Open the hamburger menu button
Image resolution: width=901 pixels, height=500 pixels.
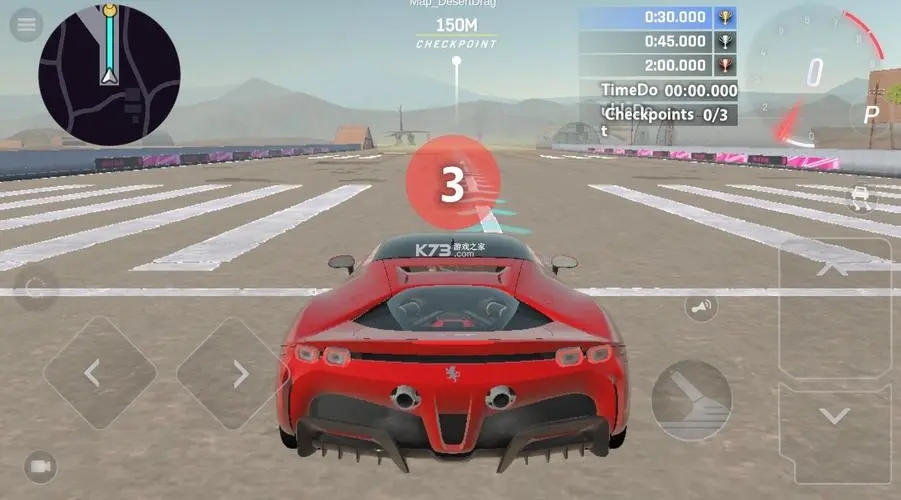25,26
